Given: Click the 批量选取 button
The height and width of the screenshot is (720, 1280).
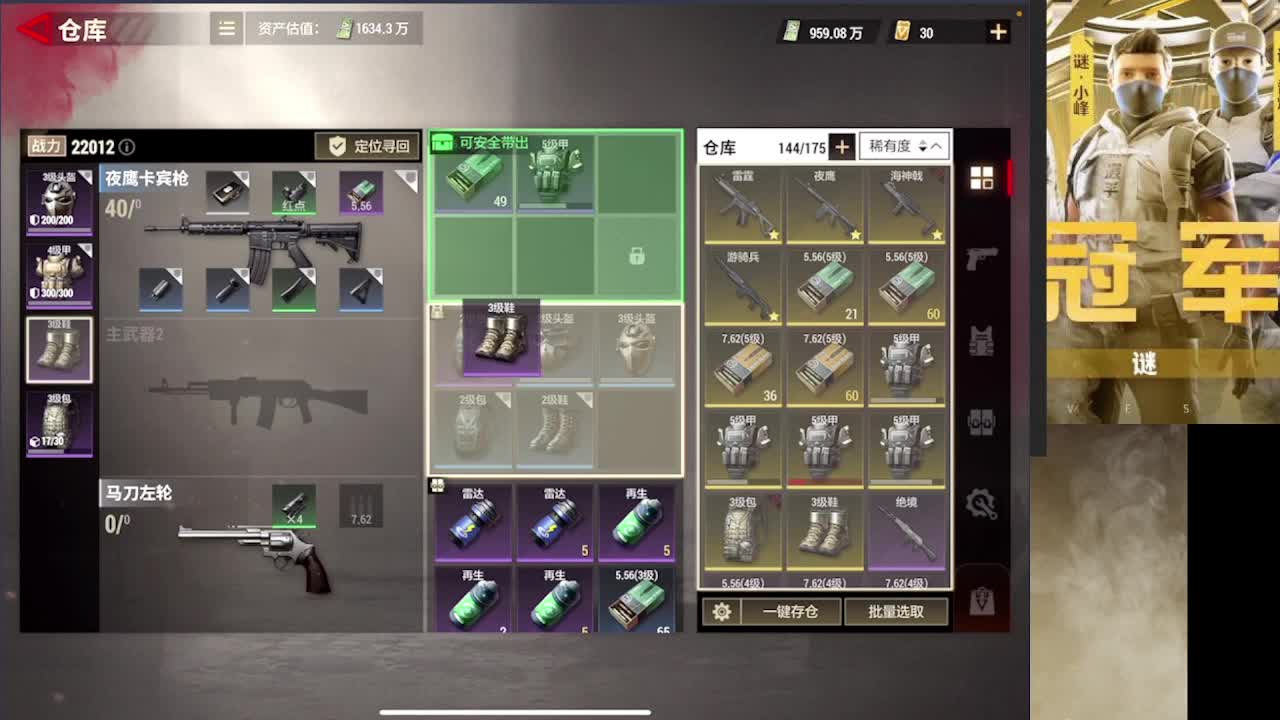Looking at the screenshot, I should click(896, 611).
